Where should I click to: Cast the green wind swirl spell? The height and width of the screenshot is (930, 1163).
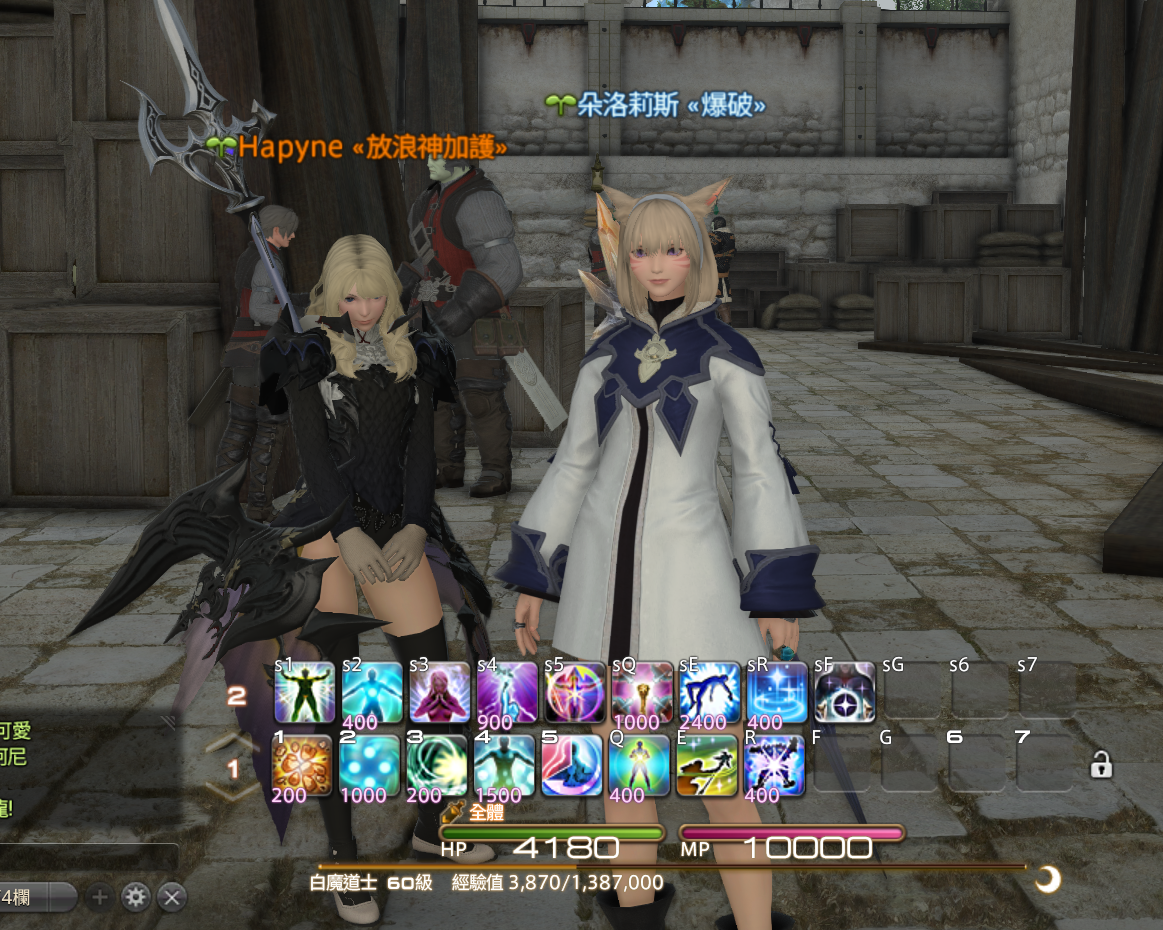tap(437, 766)
